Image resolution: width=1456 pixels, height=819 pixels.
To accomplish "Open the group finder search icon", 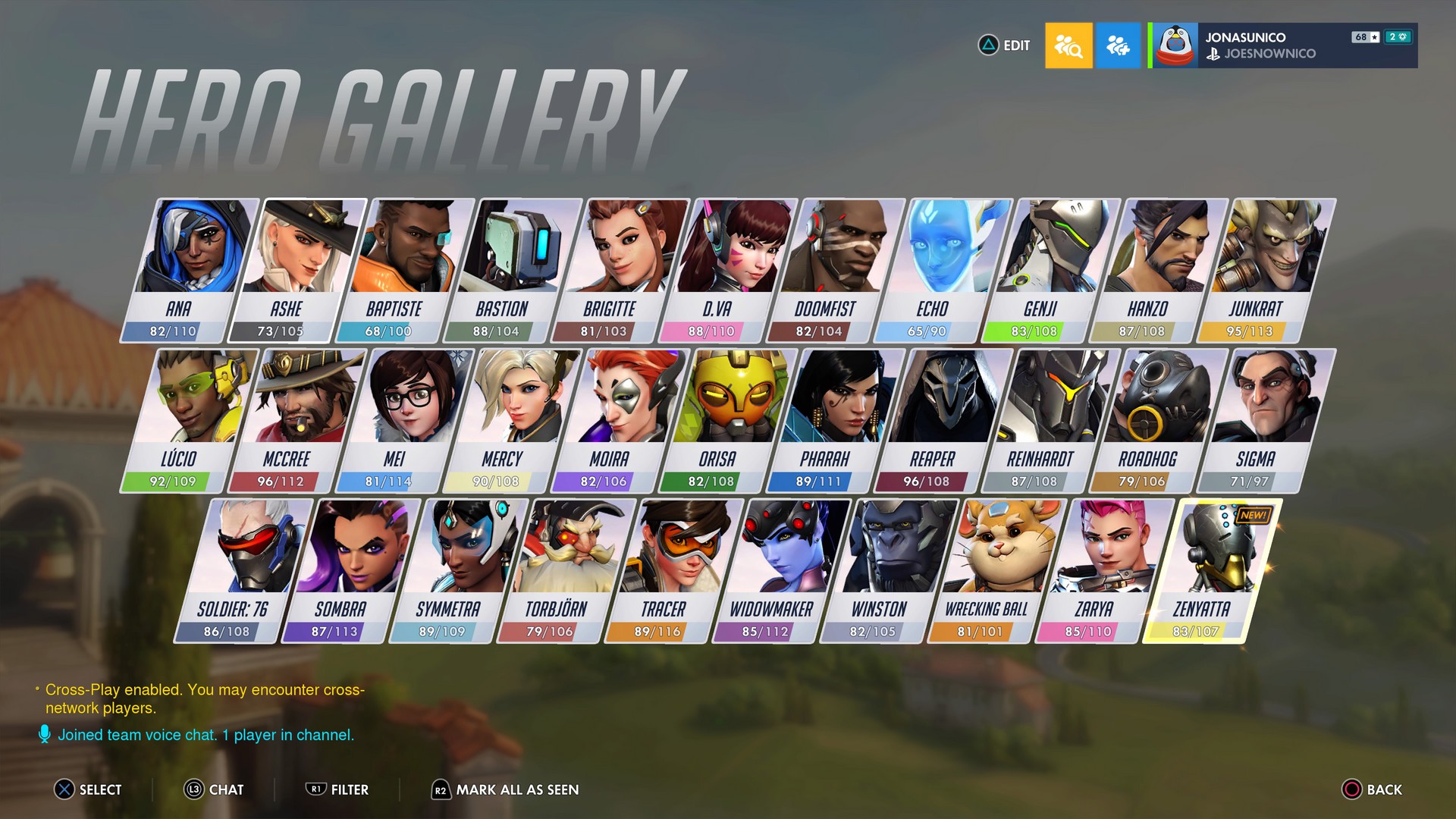I will [1068, 45].
